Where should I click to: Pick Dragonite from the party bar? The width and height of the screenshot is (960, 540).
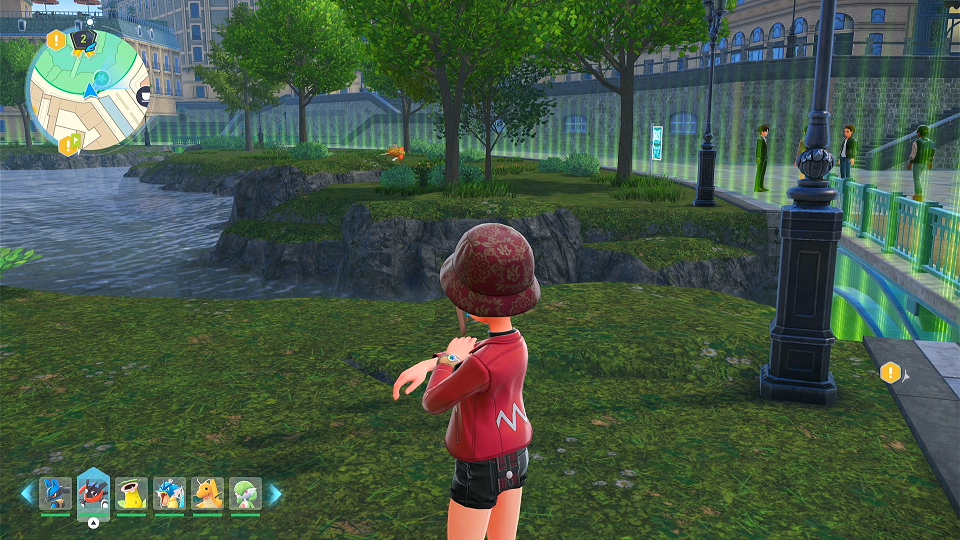click(207, 494)
